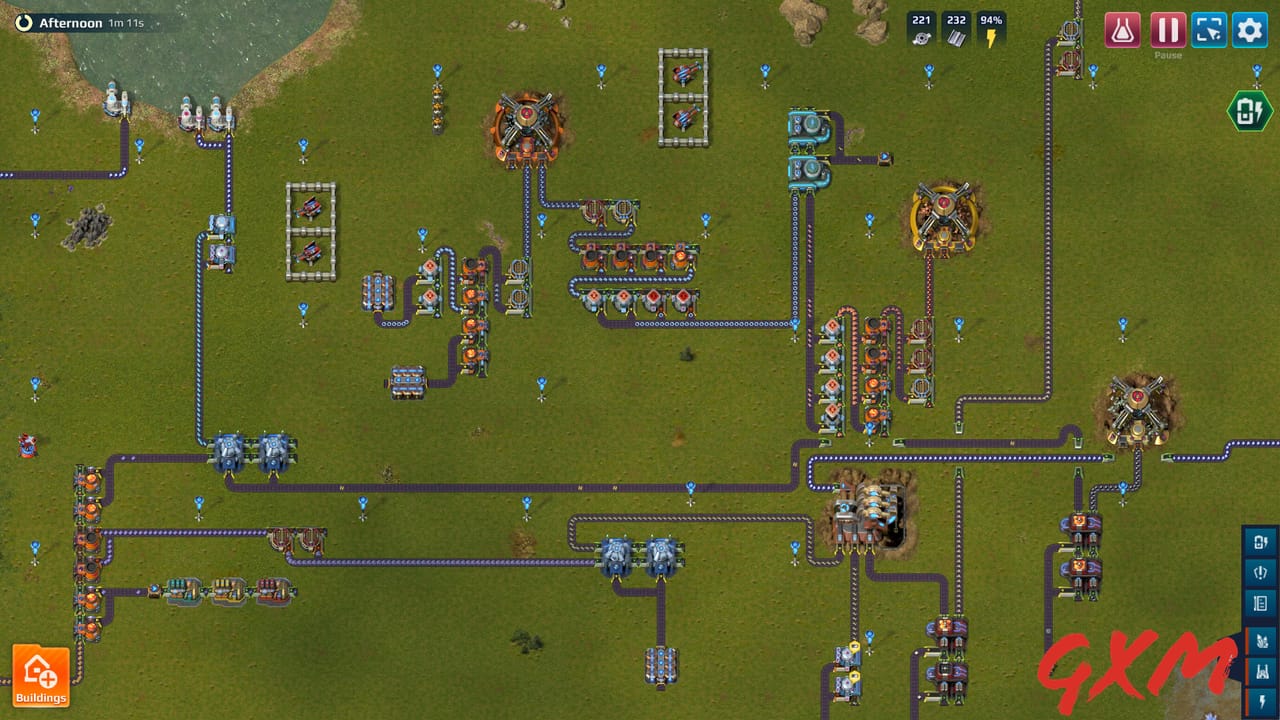Select a water pump beside the lake
The height and width of the screenshot is (720, 1280).
point(114,105)
